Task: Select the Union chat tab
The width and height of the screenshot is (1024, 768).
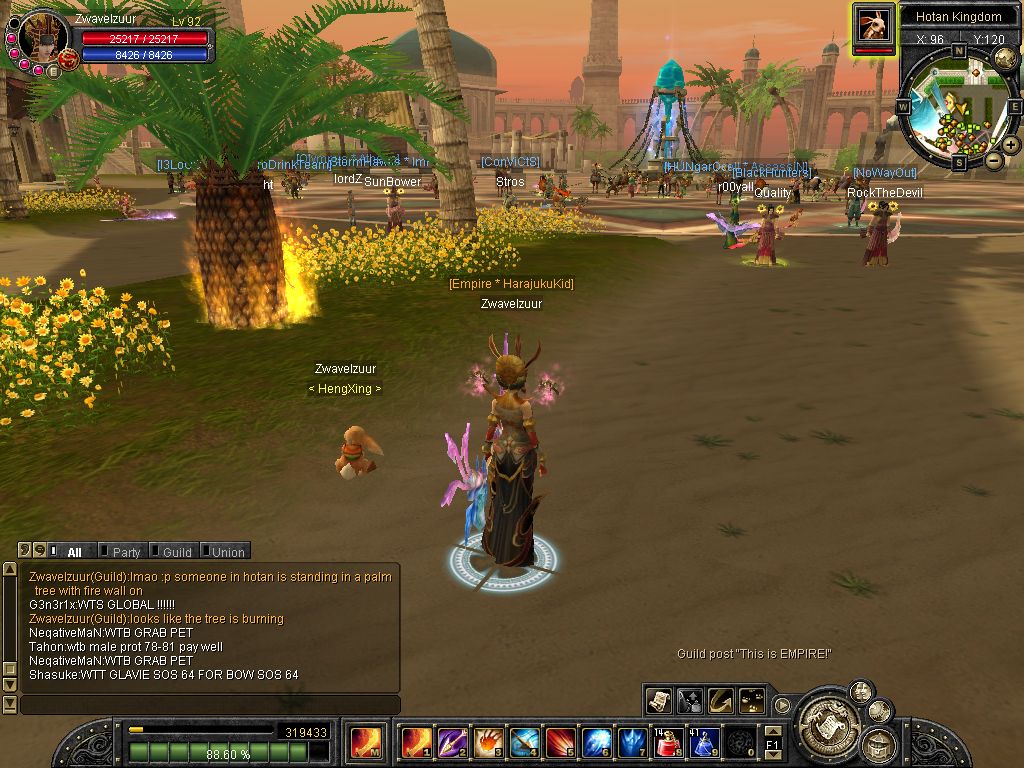Action: pyautogui.click(x=227, y=552)
